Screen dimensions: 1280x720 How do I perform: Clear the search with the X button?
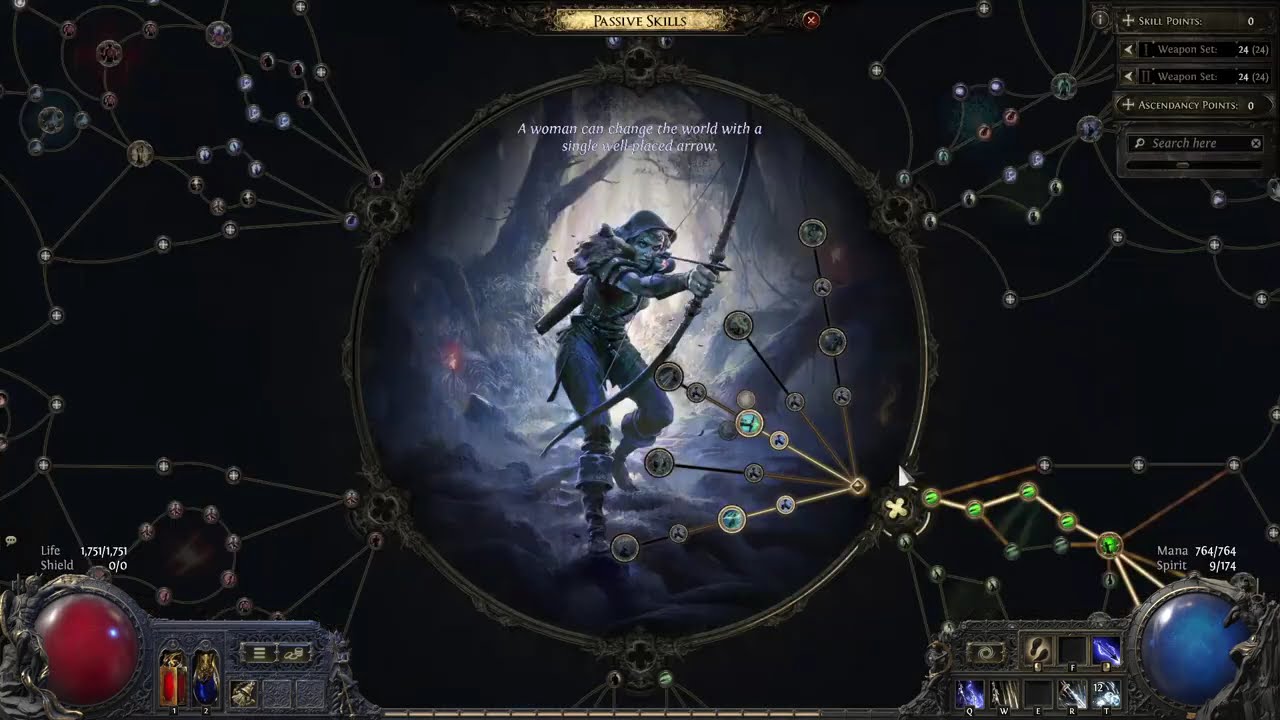point(1255,143)
